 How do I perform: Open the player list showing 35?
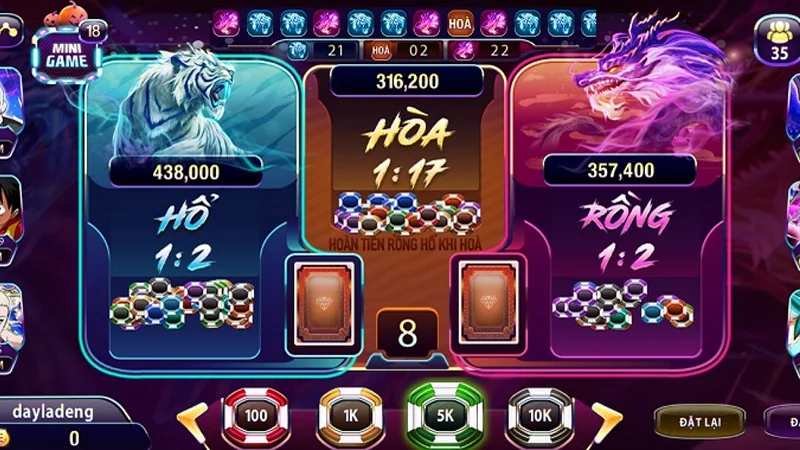click(778, 43)
